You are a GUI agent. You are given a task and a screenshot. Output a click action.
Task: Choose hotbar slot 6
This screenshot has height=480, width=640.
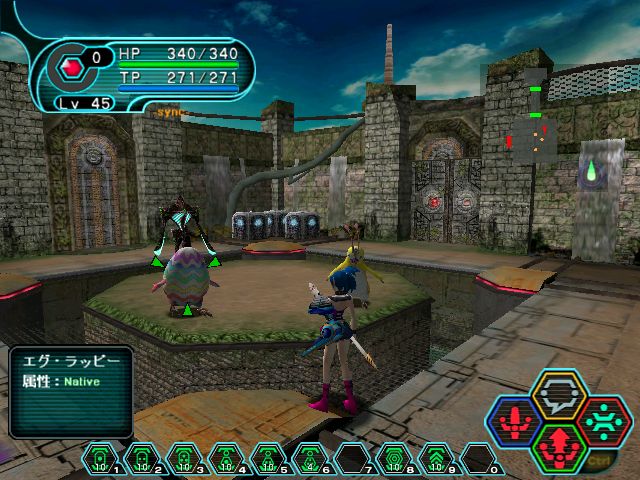(310, 459)
